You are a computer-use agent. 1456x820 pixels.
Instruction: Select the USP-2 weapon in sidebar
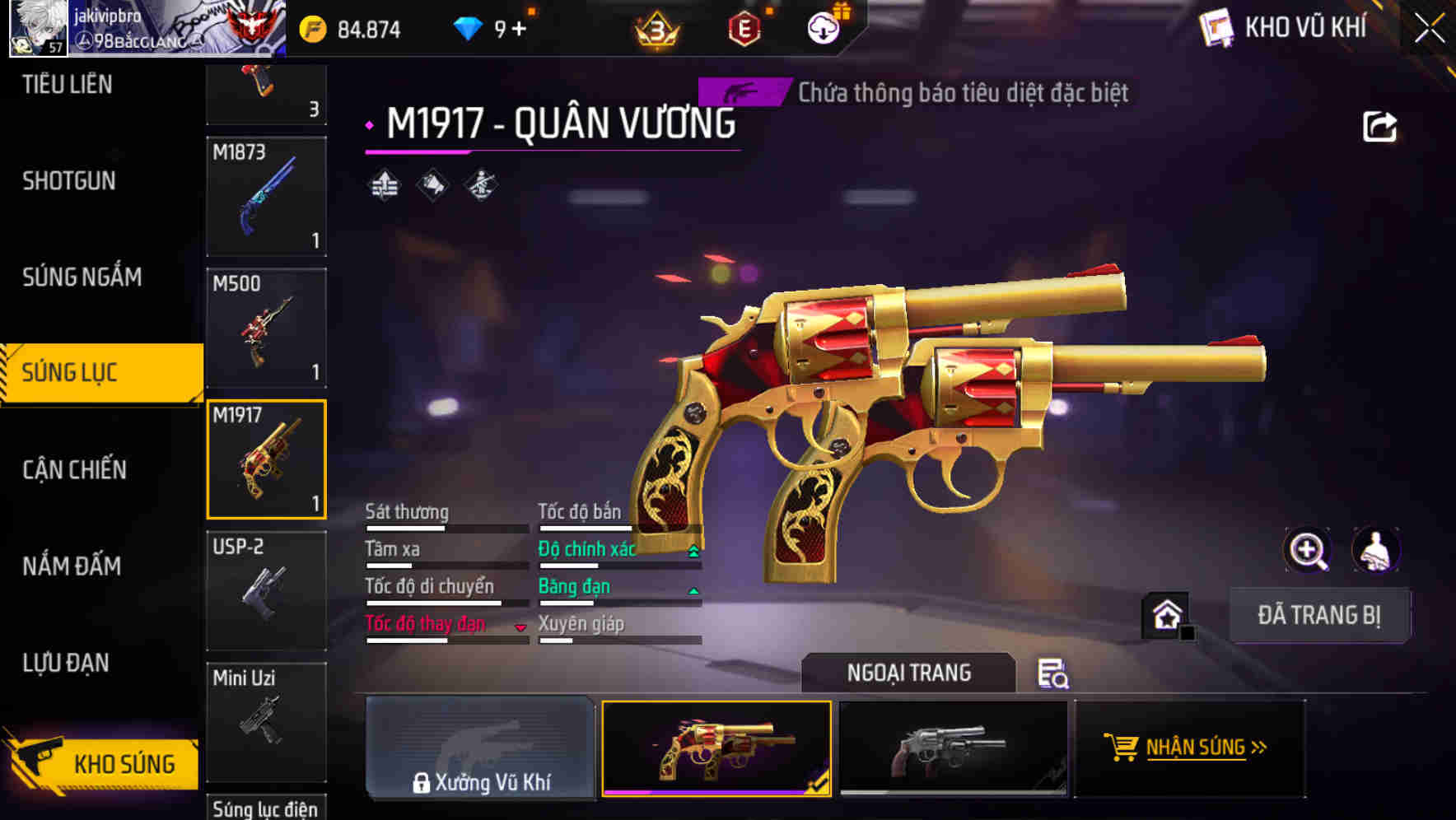pyautogui.click(x=266, y=588)
